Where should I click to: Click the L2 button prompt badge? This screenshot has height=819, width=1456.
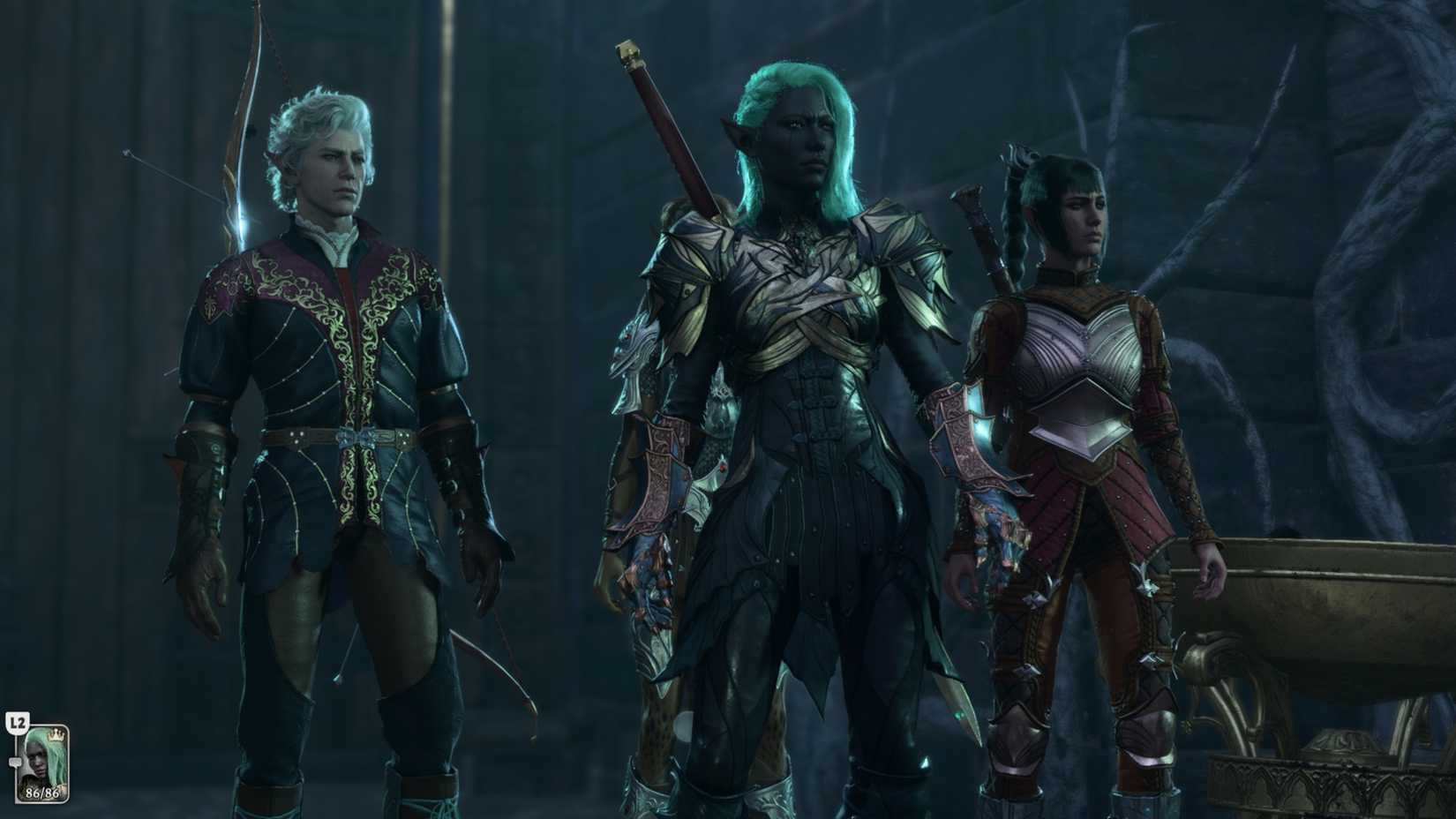point(17,722)
